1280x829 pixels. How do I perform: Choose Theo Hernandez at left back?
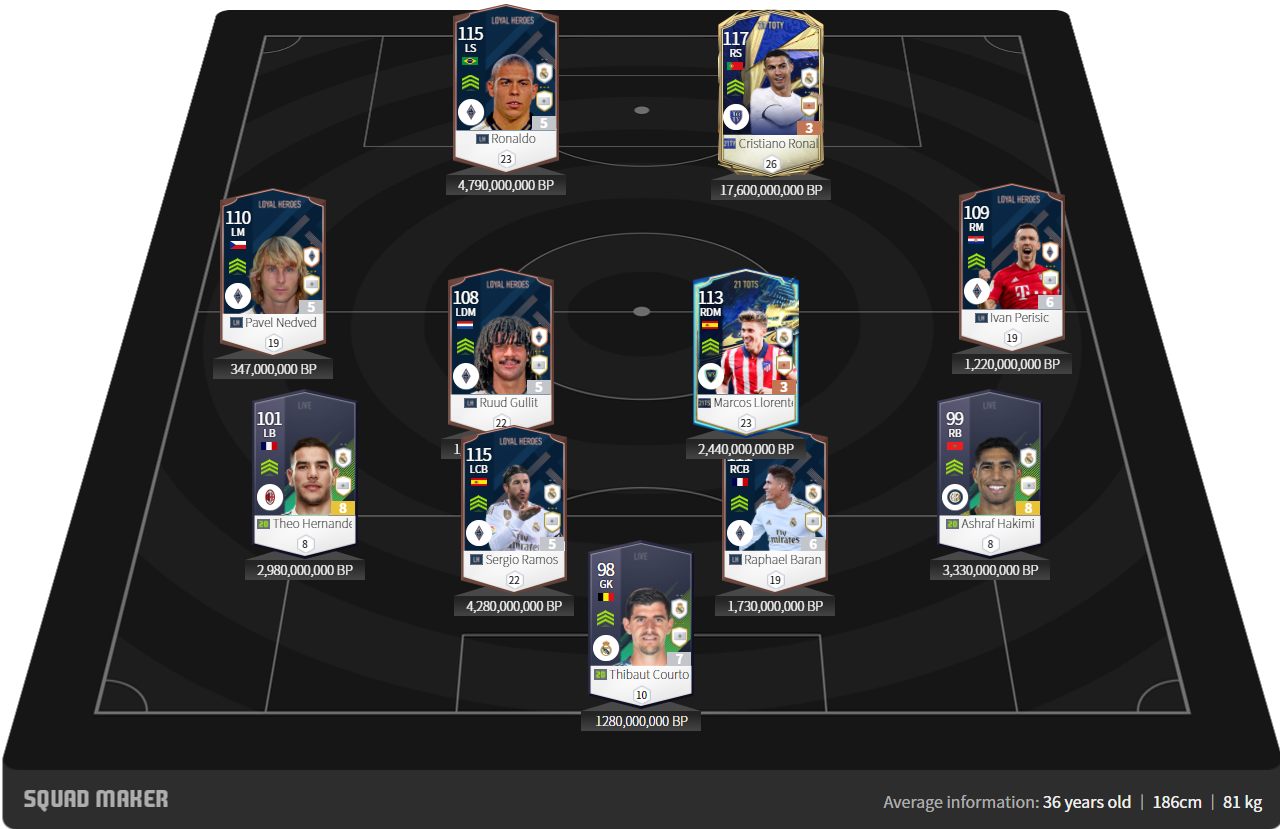pos(305,465)
